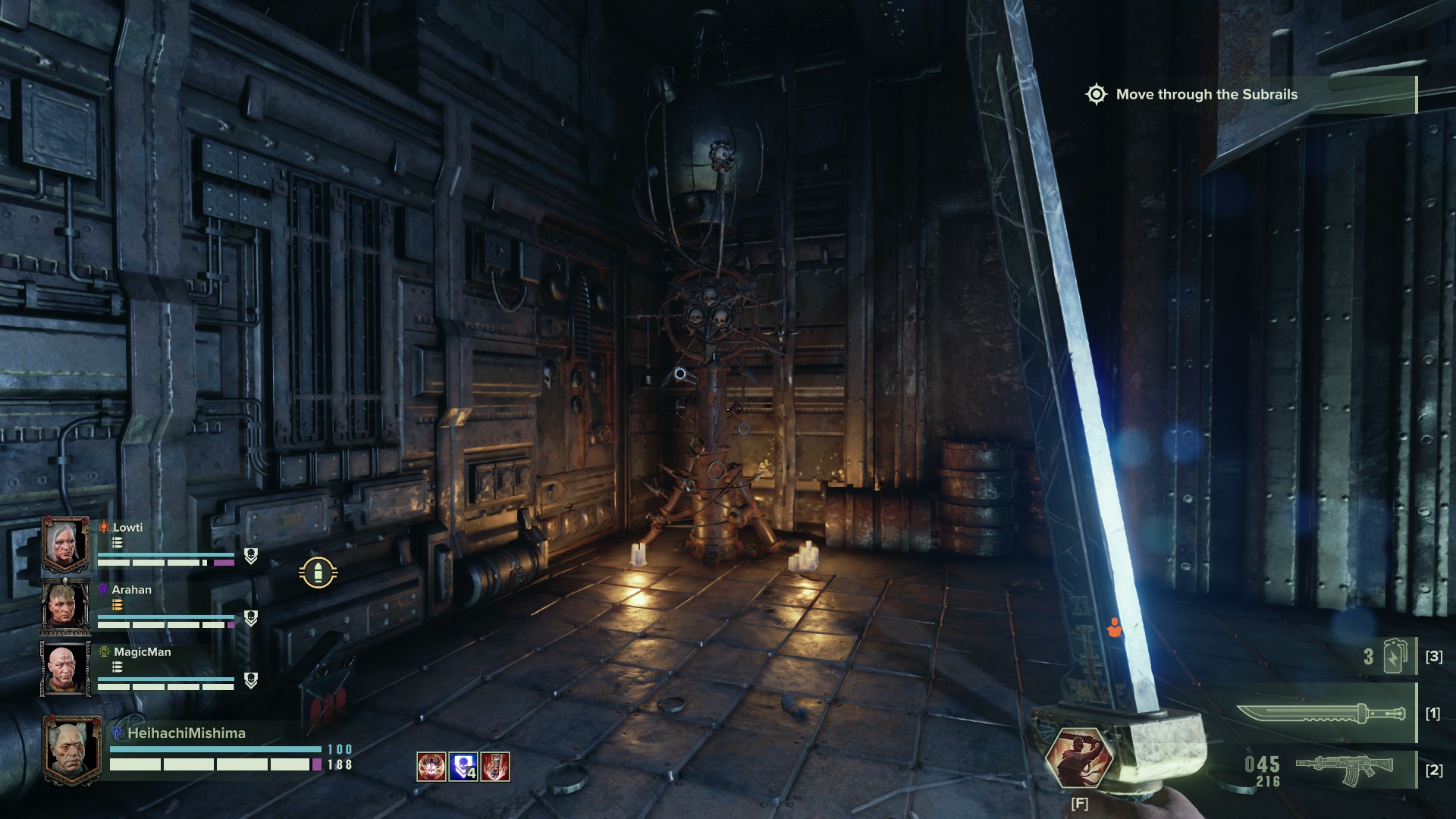The width and height of the screenshot is (1456, 819).
Task: Select MagicMan's teammate portrait
Action: coord(66,670)
